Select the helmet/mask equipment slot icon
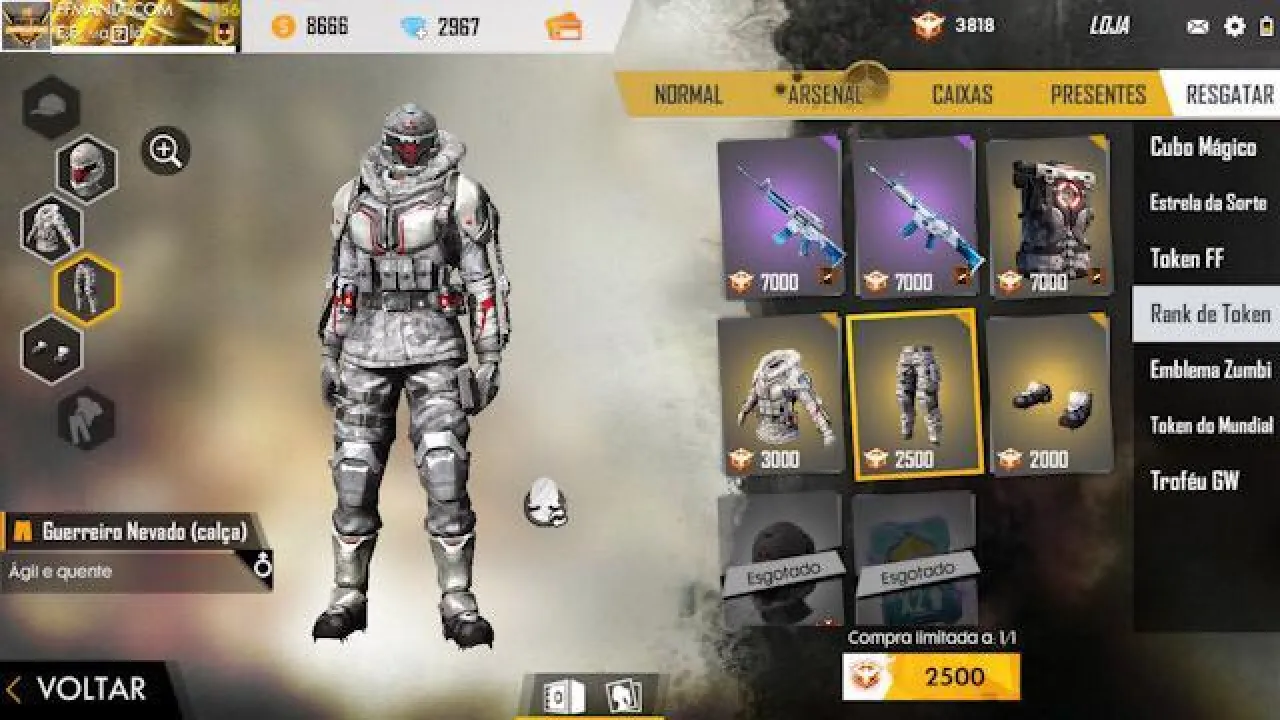 (88, 168)
